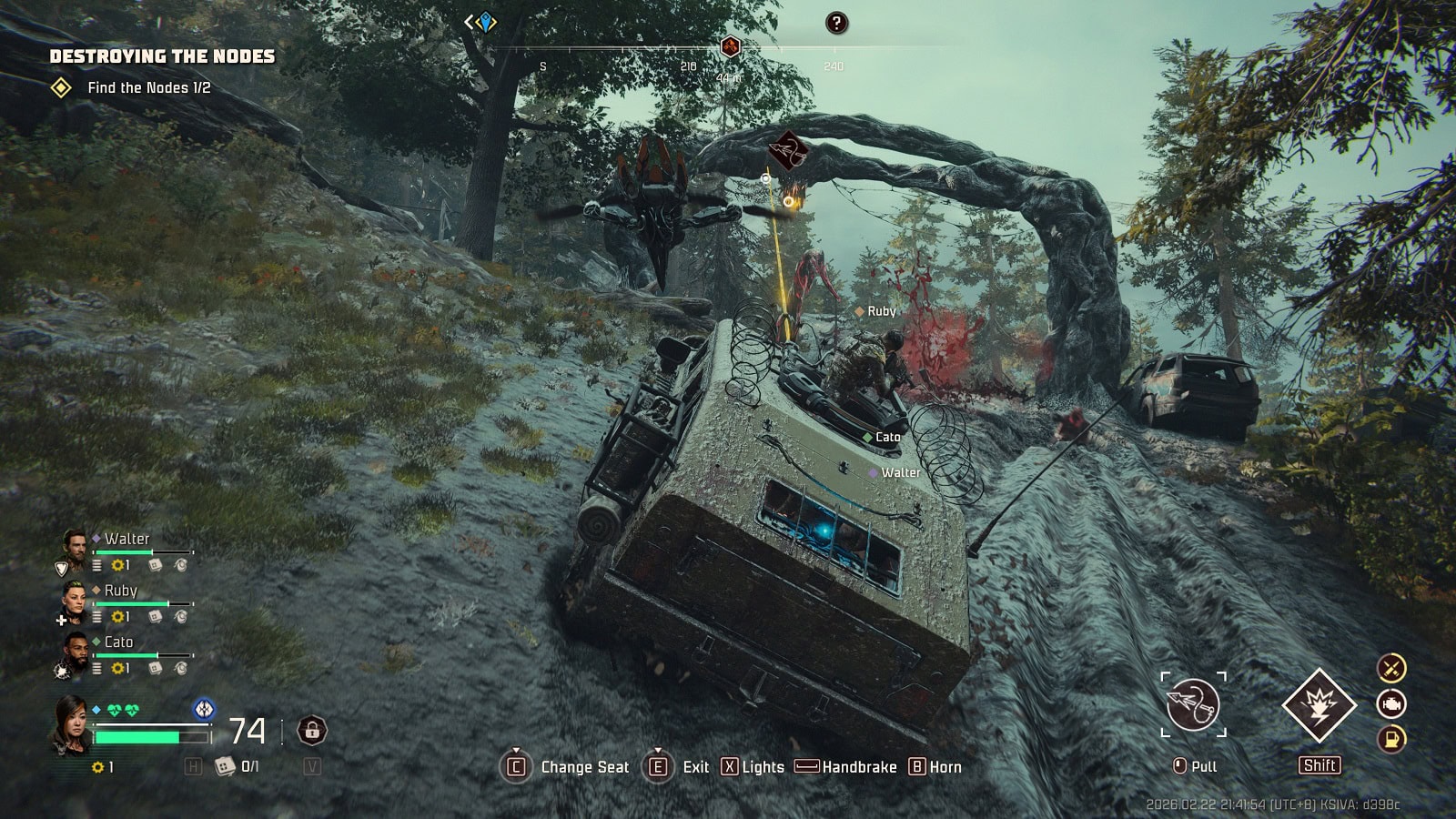This screenshot has height=819, width=1456.
Task: Click the red harpoon target marker
Action: (788, 149)
